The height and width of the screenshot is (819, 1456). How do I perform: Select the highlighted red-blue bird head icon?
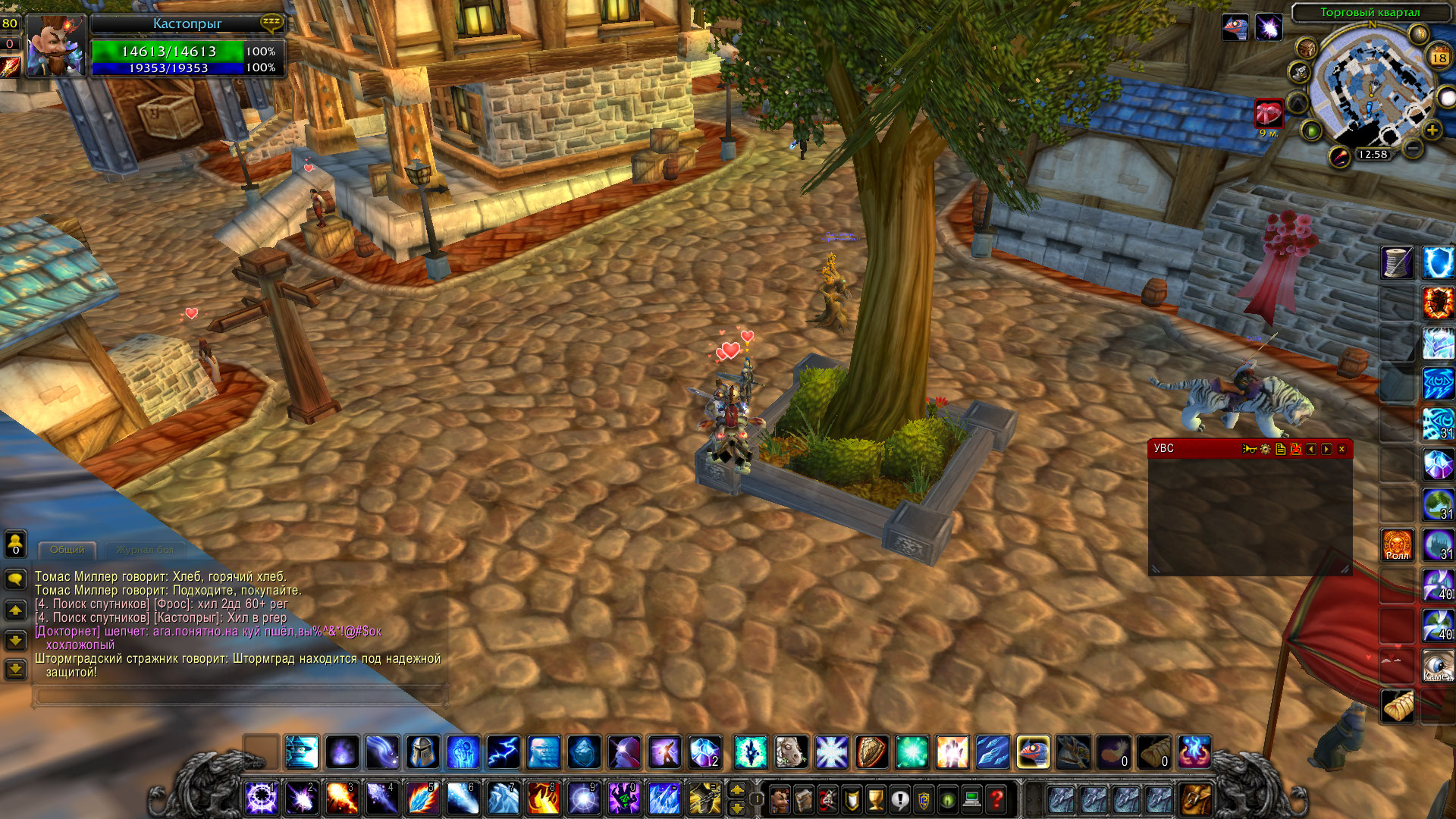tap(1033, 752)
